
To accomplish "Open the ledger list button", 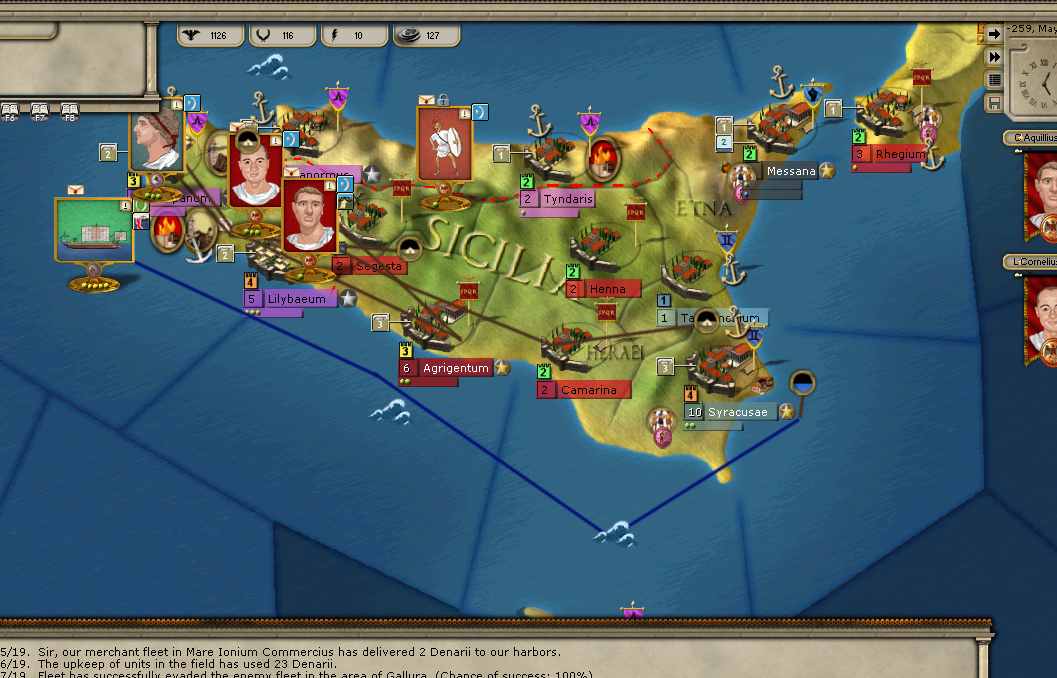I will click(994, 79).
